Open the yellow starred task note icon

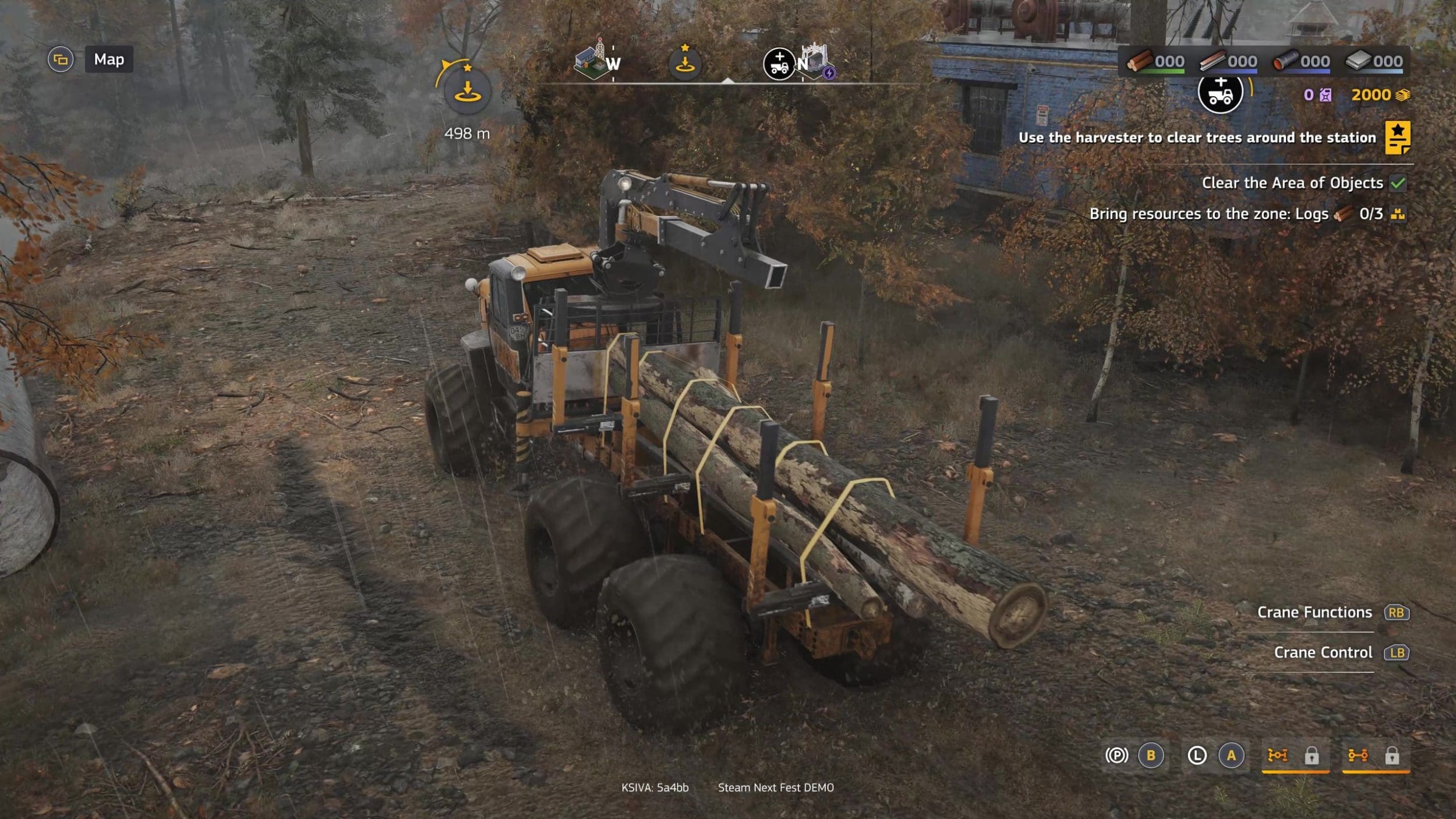[1397, 137]
